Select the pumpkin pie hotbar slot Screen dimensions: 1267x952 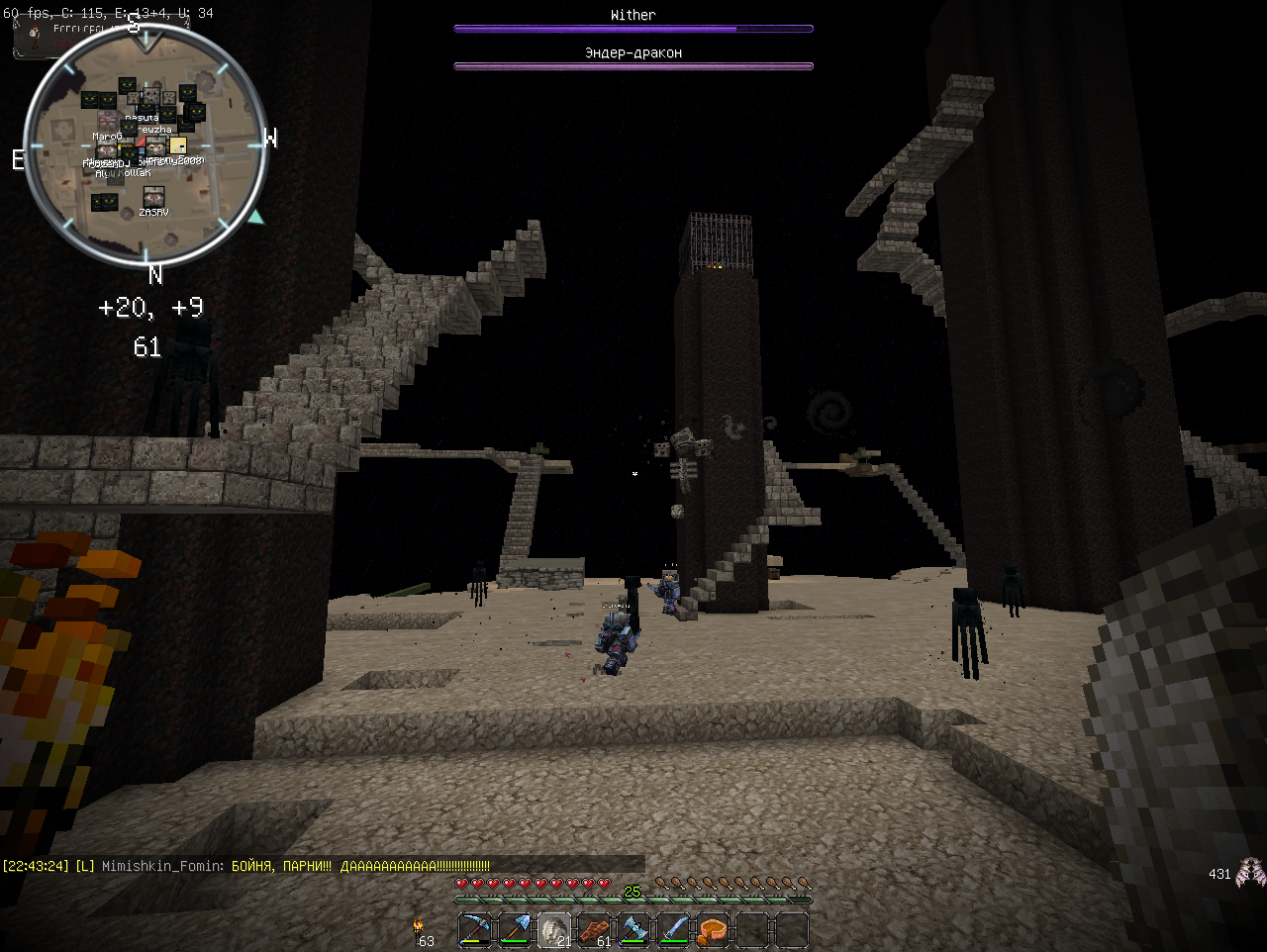click(x=713, y=930)
